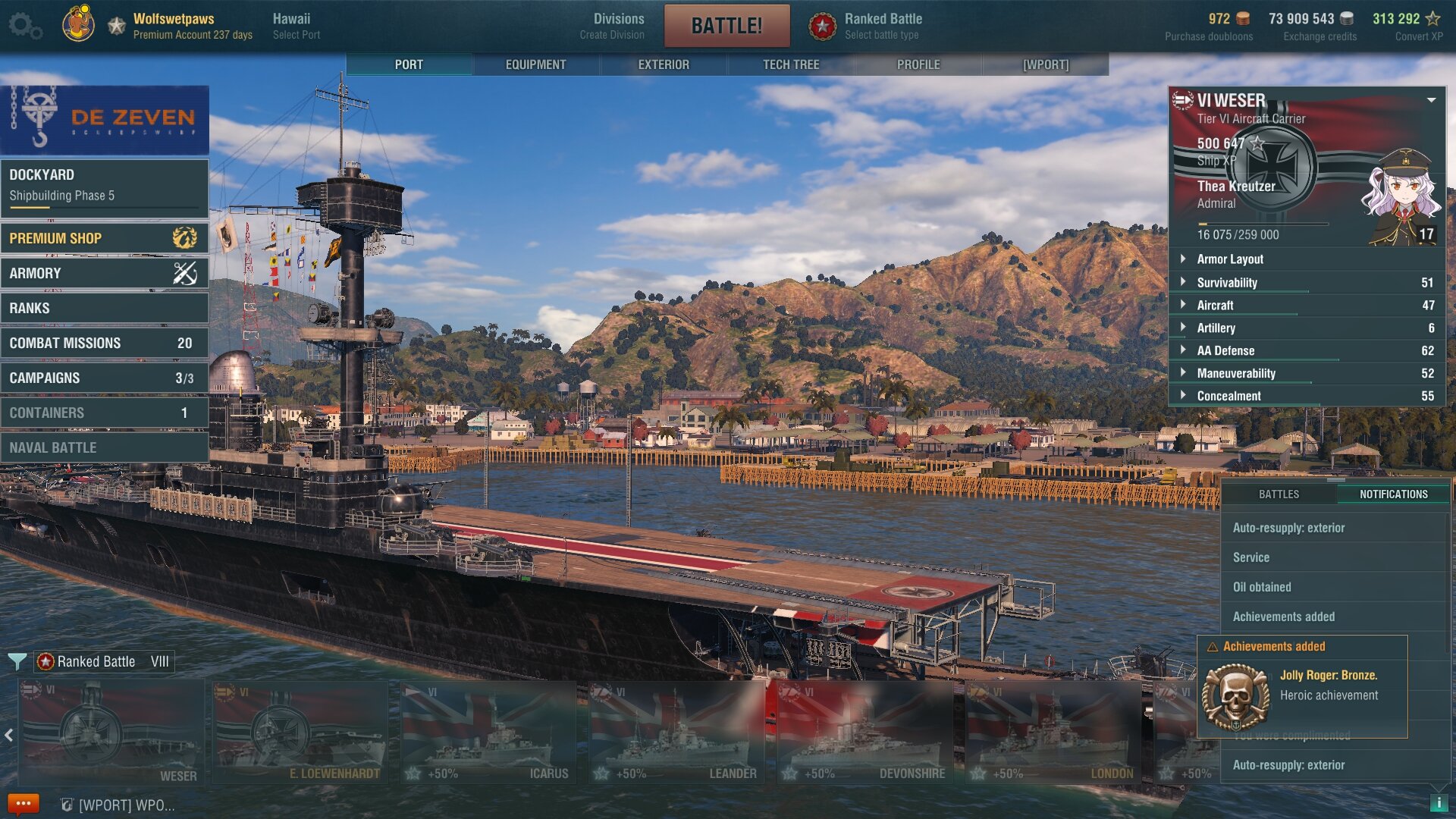1456x819 pixels.
Task: Expand the AA Defense details
Action: [1225, 351]
